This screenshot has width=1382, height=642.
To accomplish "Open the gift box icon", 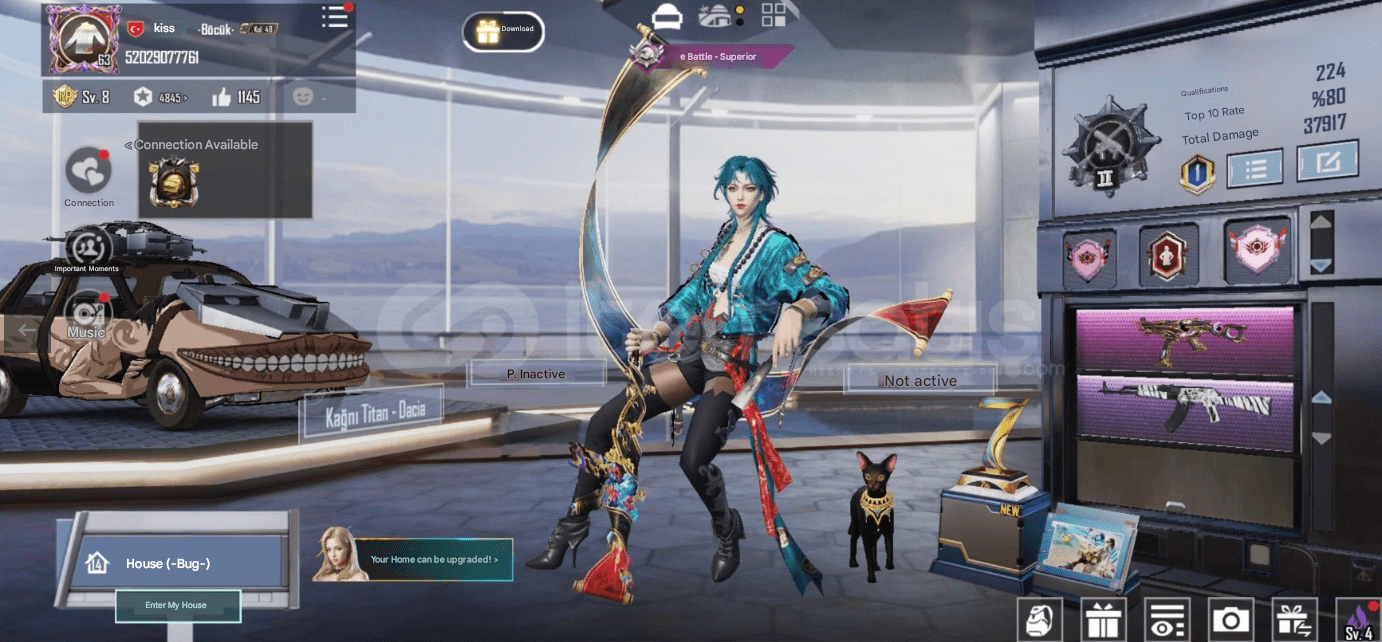I will [1103, 620].
